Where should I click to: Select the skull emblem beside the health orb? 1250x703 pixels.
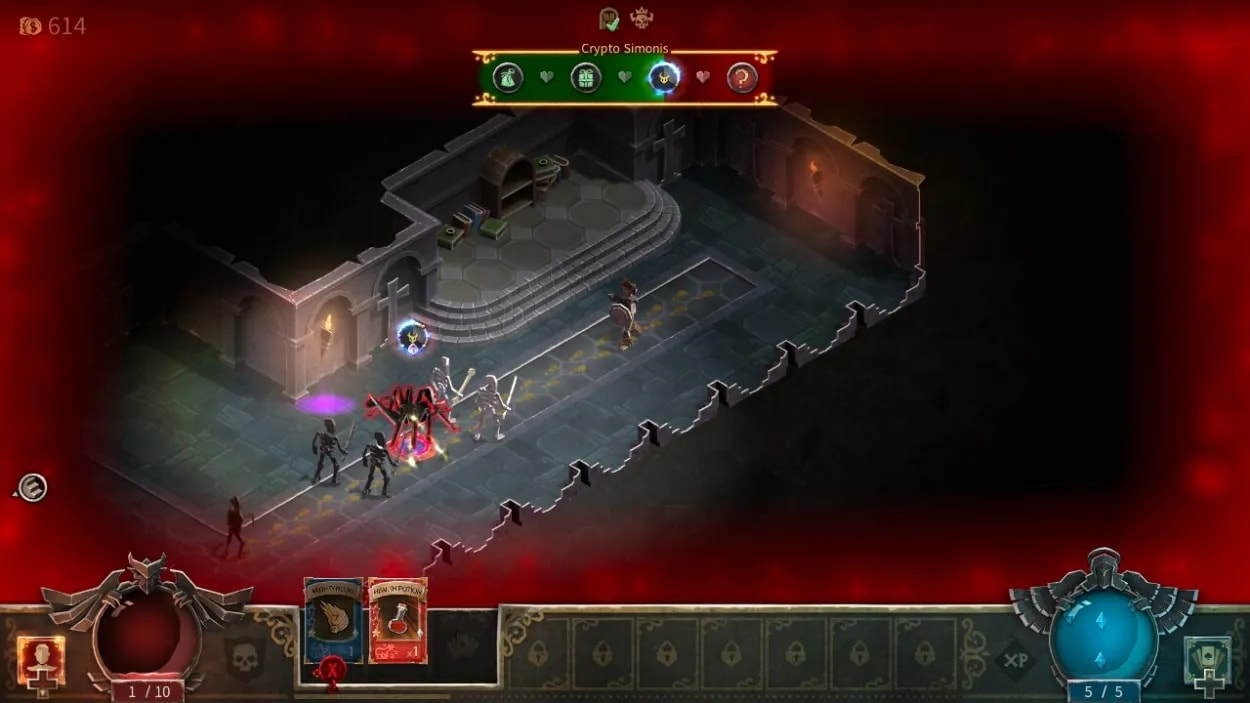tap(243, 659)
